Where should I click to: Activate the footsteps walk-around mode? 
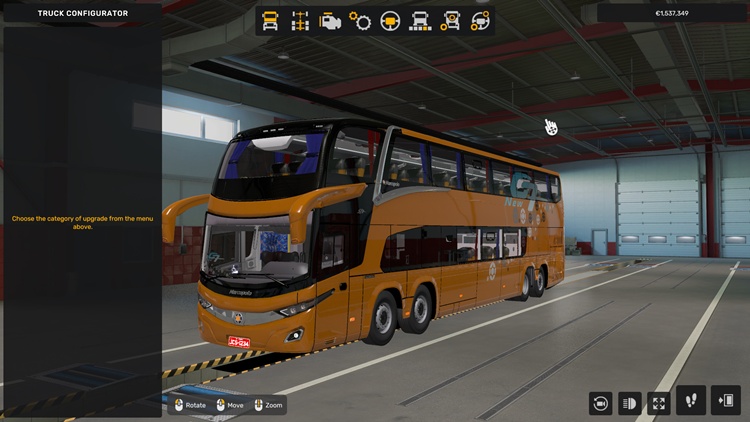691,400
